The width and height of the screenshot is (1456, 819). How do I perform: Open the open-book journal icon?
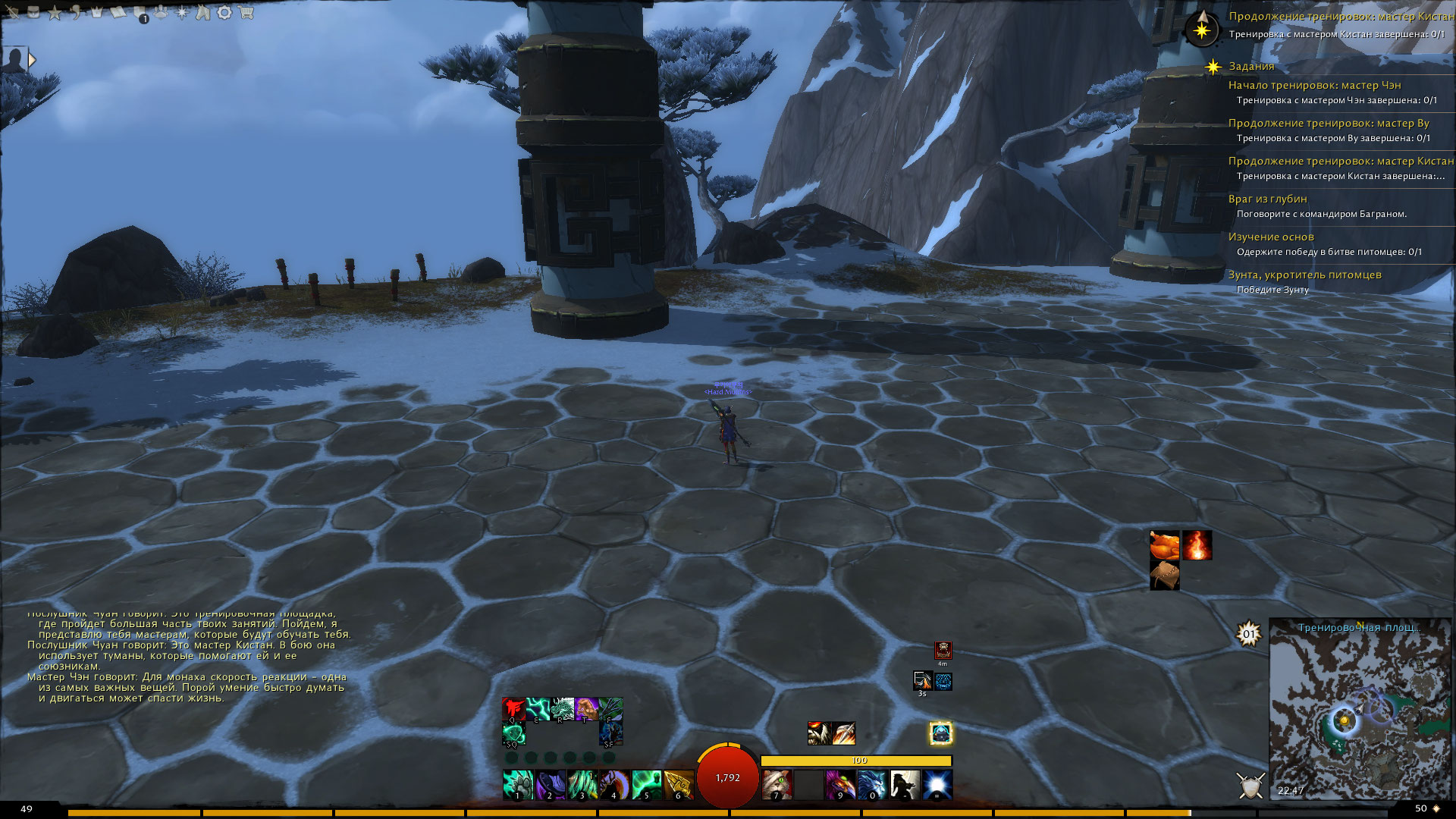click(x=118, y=13)
